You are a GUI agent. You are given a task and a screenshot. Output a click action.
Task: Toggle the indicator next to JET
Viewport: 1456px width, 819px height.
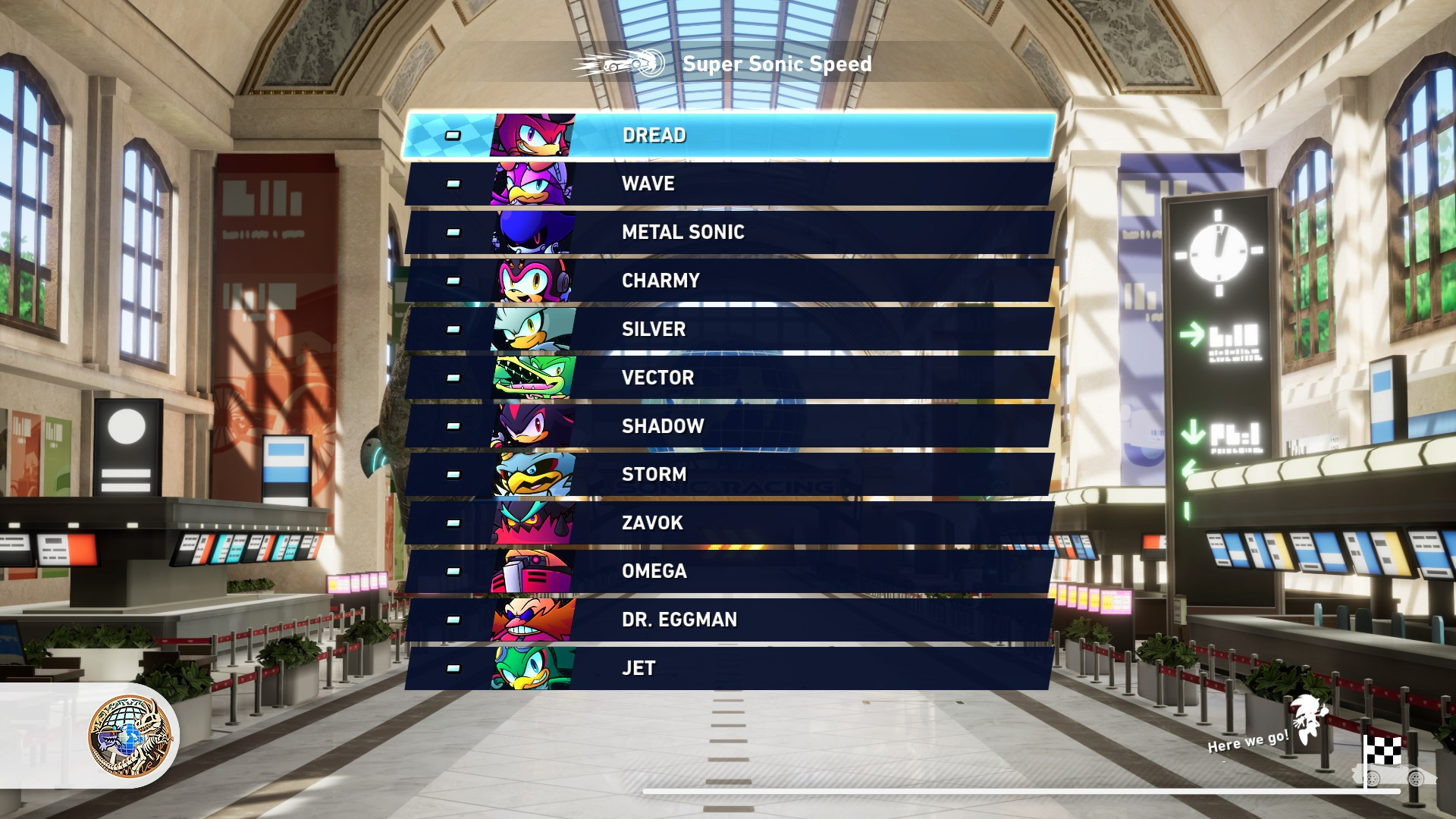[x=453, y=668]
